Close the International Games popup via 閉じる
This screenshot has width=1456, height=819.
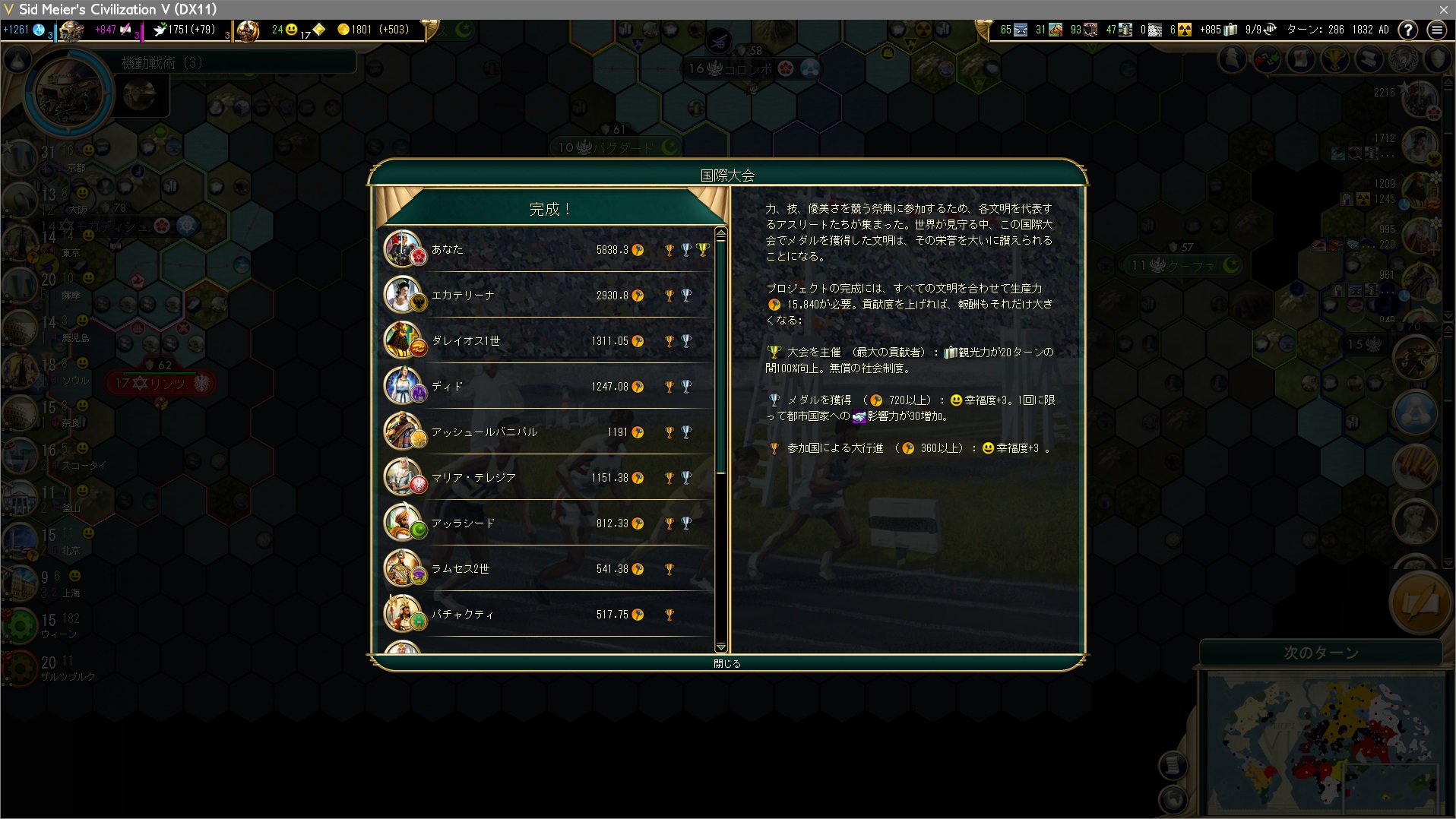pos(727,663)
